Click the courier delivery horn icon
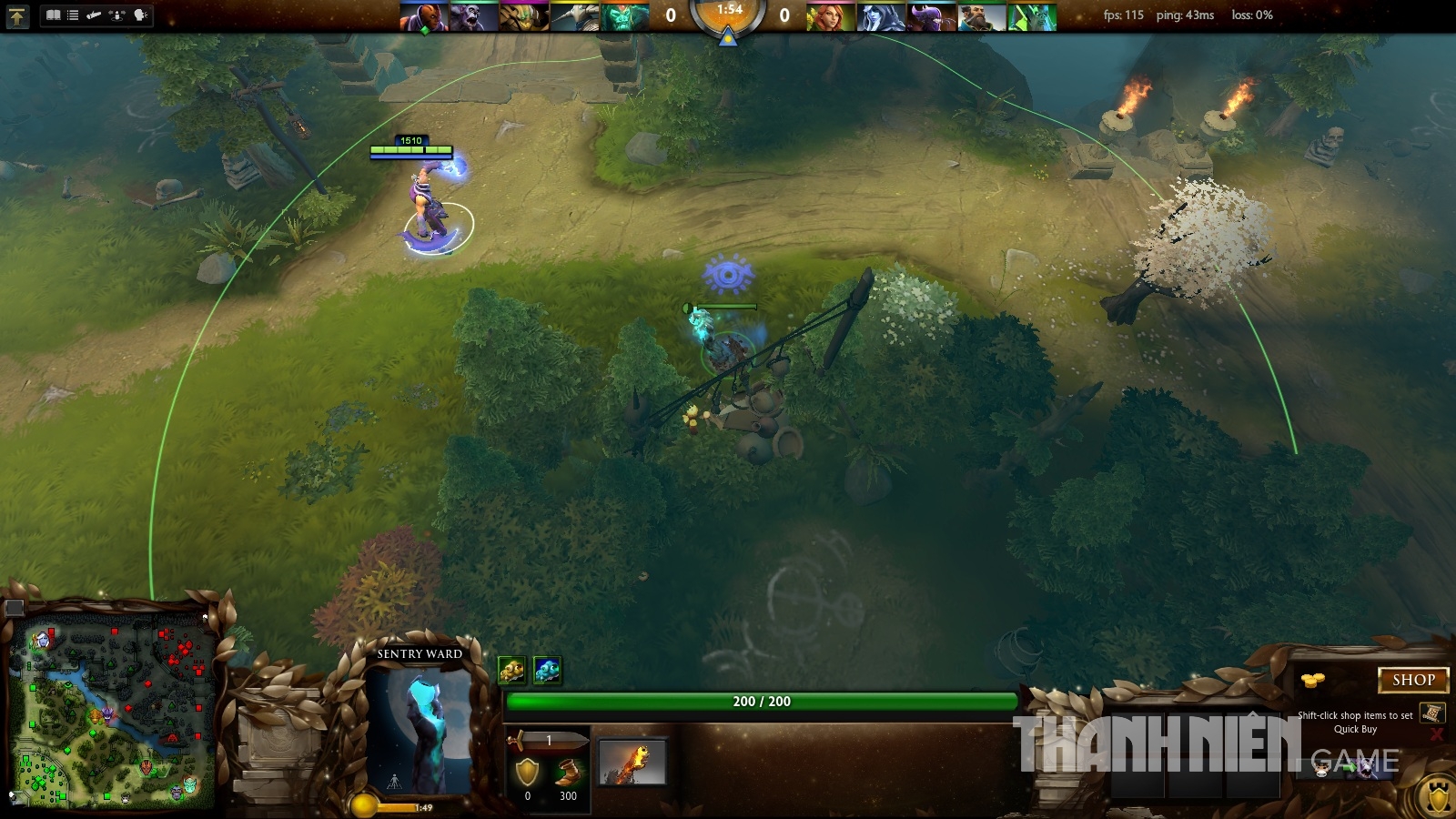Viewport: 1456px width, 819px height. click(x=94, y=14)
